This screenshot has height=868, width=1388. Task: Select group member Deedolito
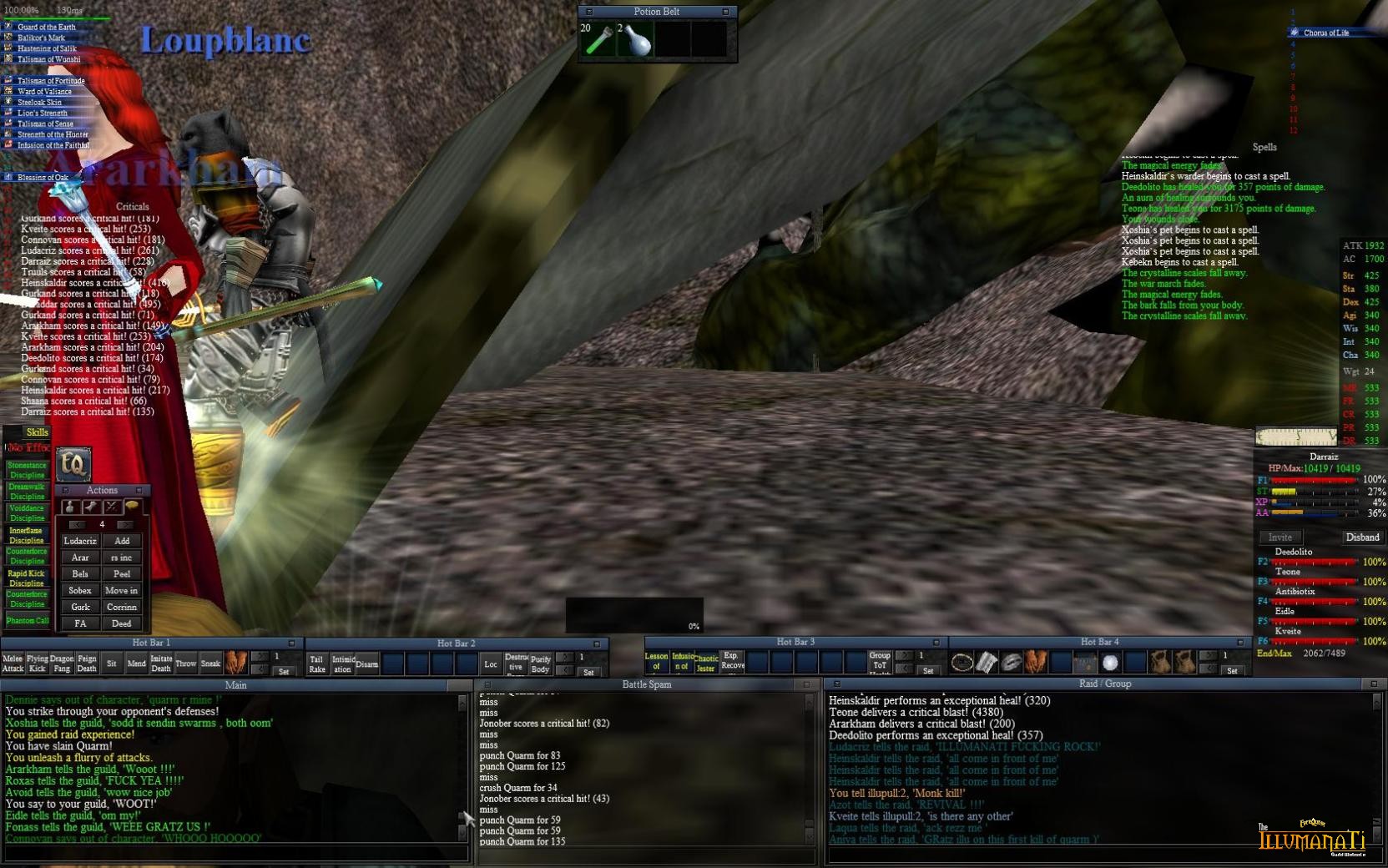coord(1294,552)
